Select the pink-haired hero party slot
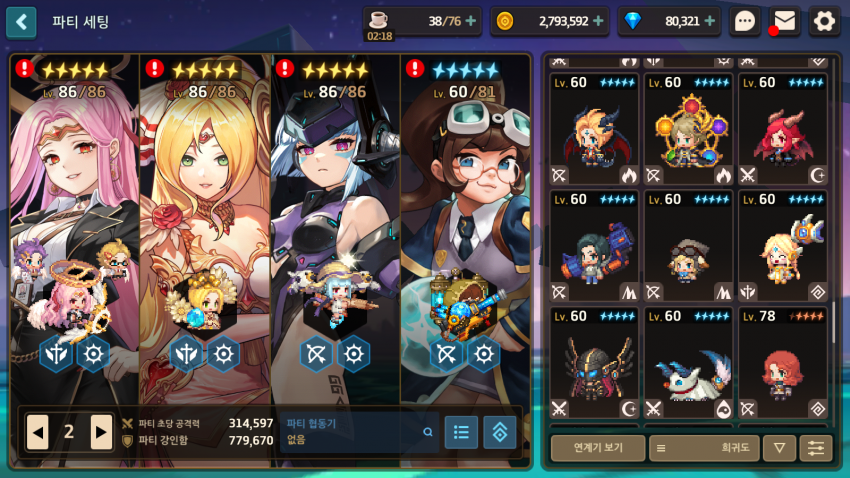Image resolution: width=850 pixels, height=478 pixels. point(74,220)
